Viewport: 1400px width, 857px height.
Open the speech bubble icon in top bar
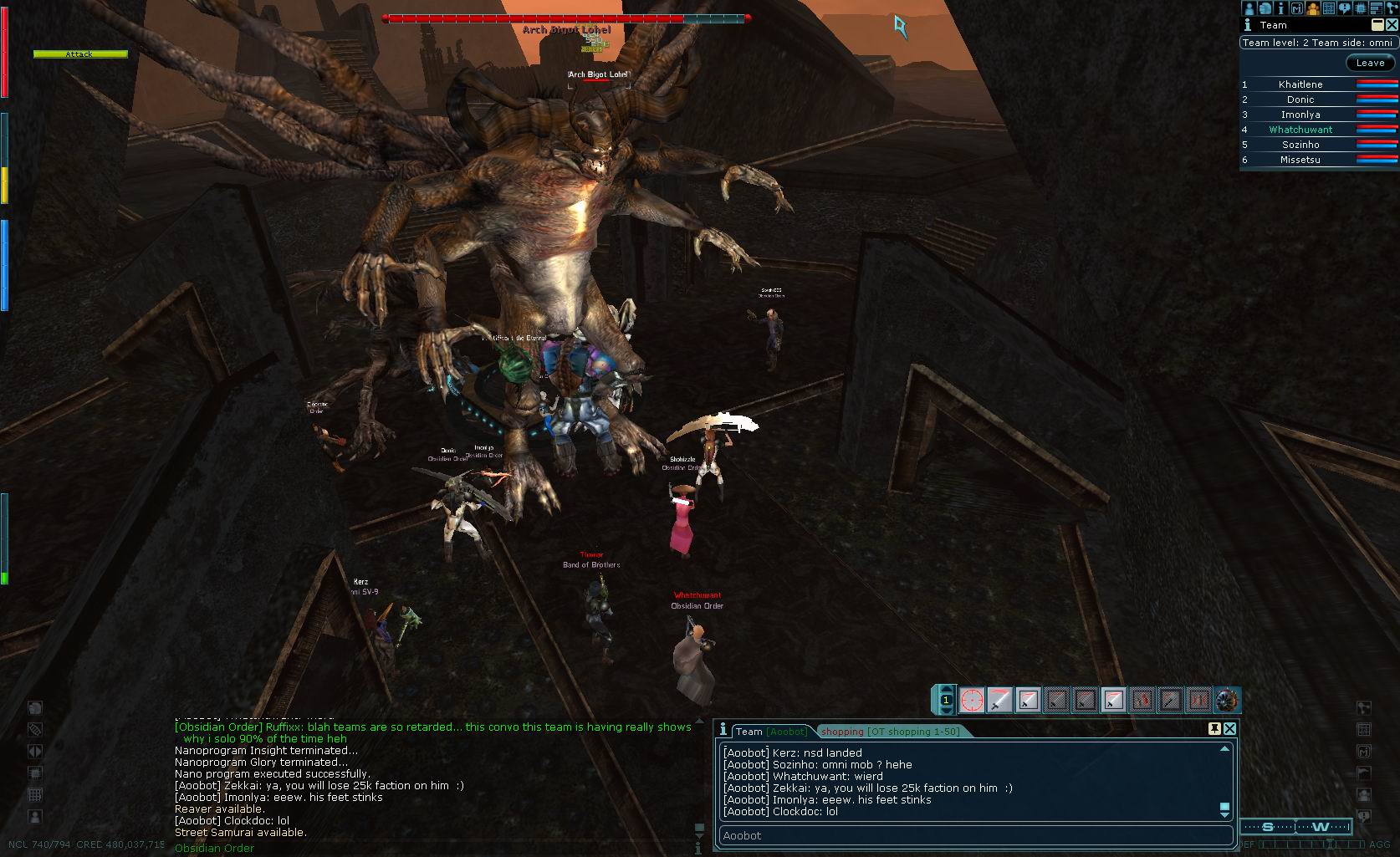(x=1344, y=8)
